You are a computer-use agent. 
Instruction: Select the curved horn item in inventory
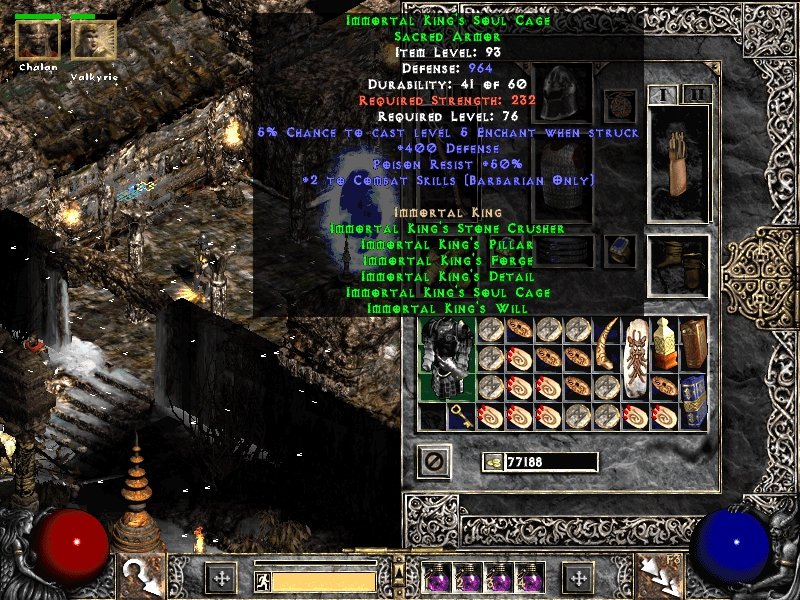click(x=606, y=345)
